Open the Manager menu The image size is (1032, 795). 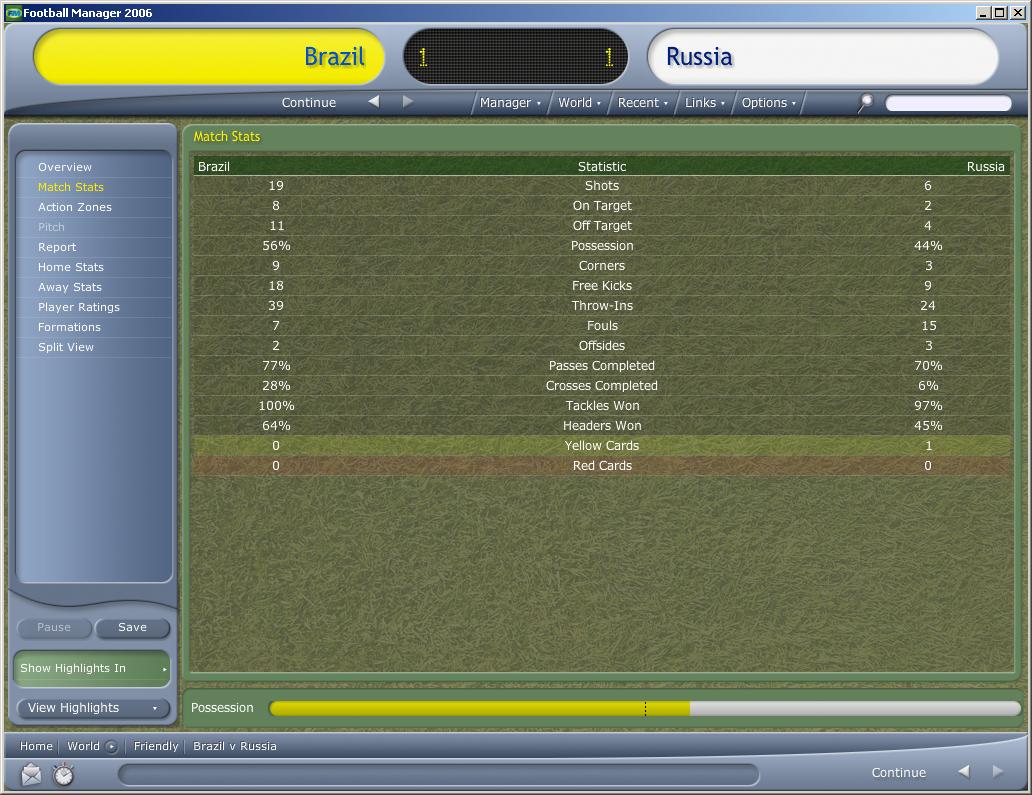(510, 103)
